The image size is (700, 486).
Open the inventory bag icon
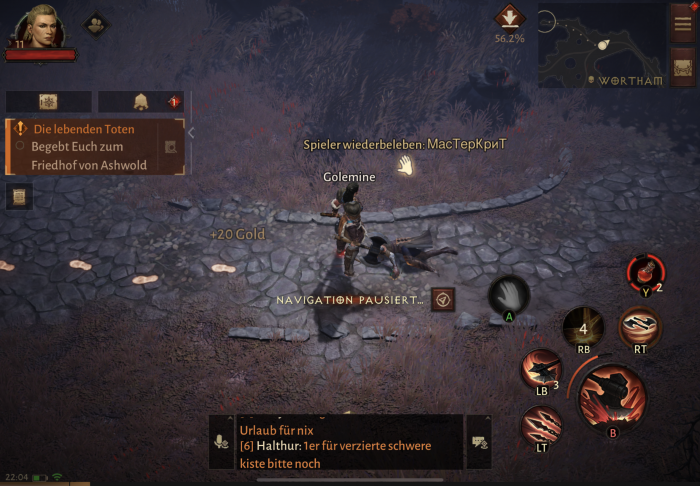684,68
